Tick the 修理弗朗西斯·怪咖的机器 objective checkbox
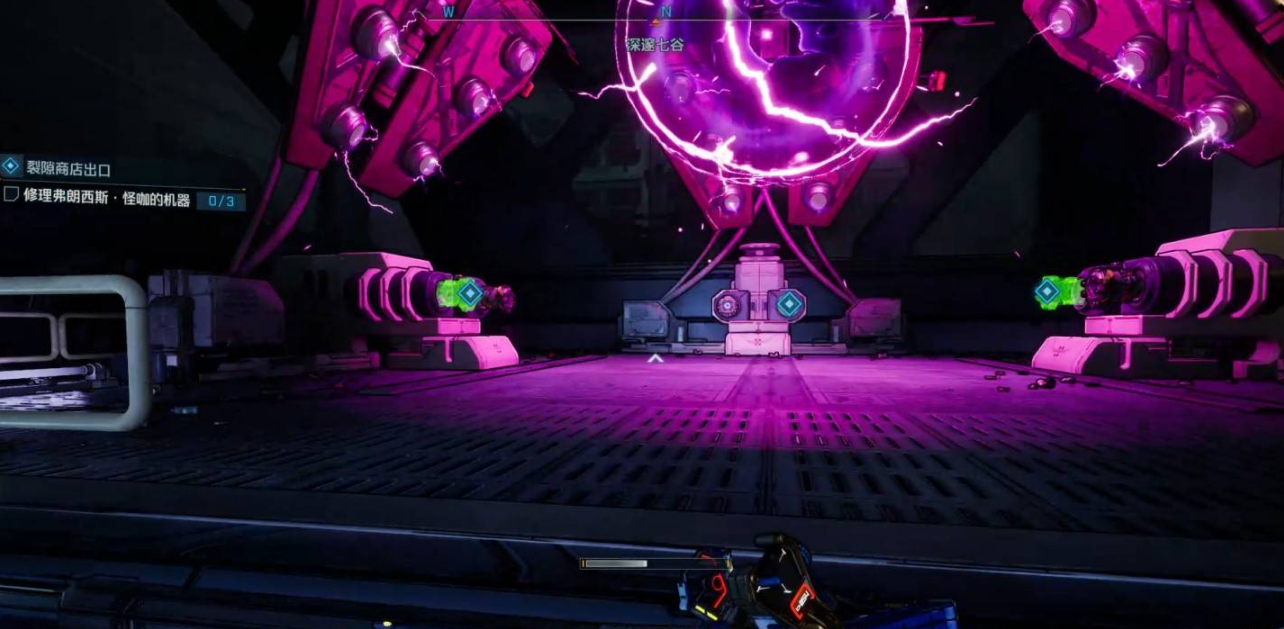The image size is (1284, 629). [x=11, y=194]
